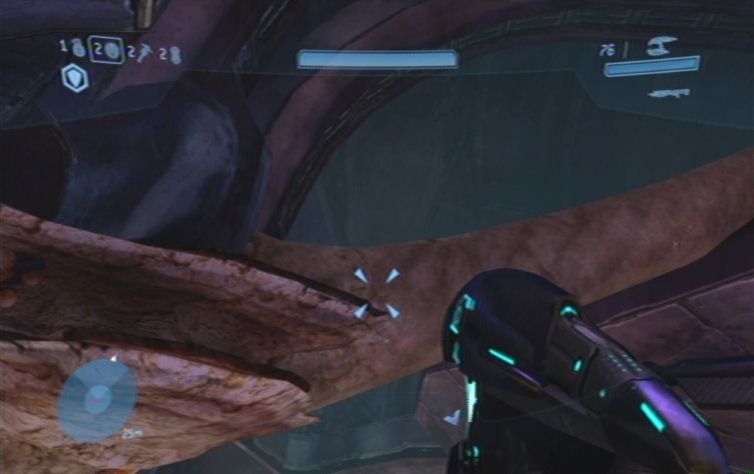
Task: Click the equipped plasma rifle icon
Action: [661, 45]
